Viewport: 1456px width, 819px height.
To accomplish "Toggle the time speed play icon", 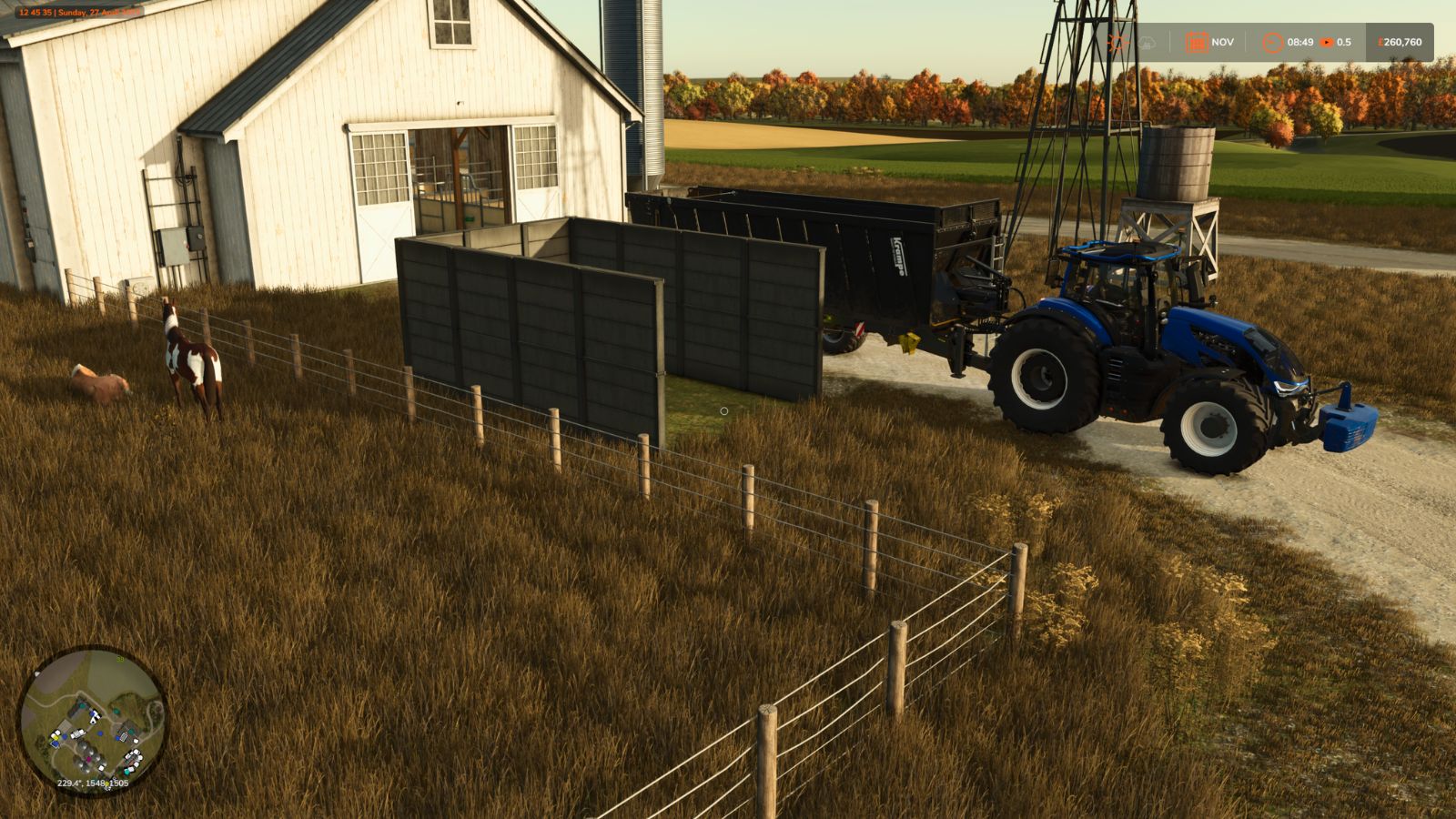I will coord(1327,42).
